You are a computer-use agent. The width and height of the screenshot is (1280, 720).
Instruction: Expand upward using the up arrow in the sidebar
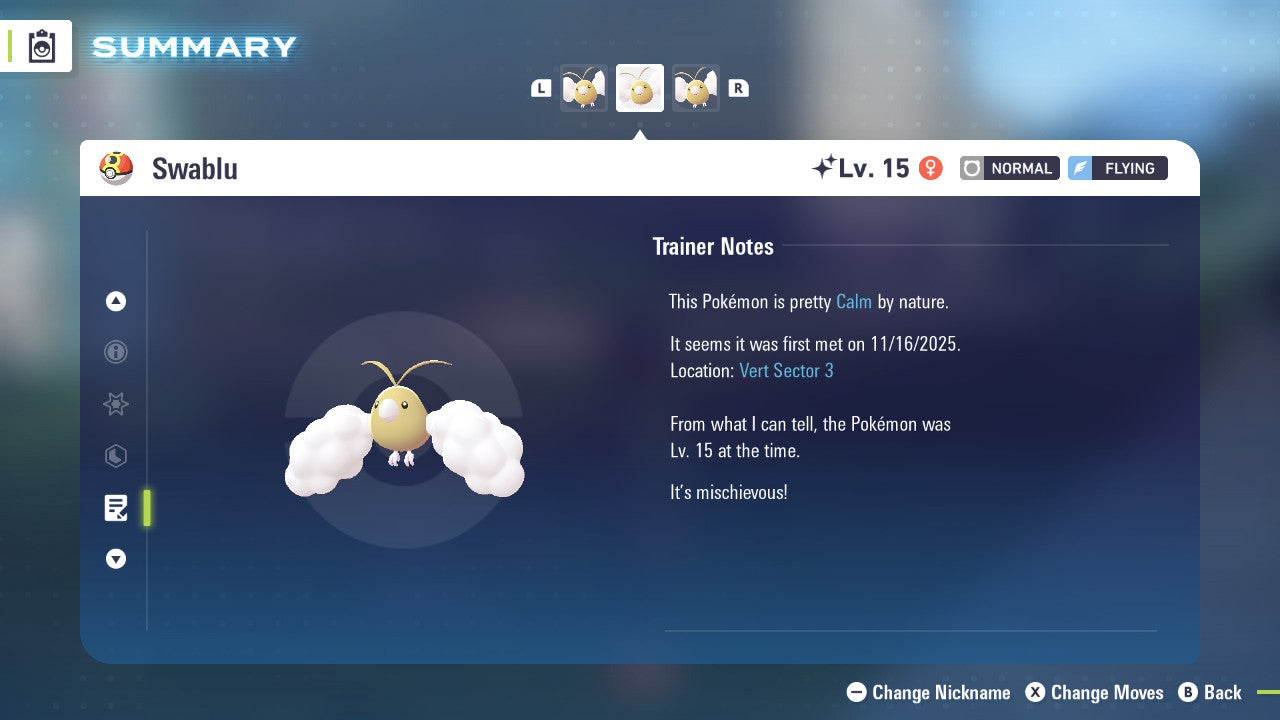point(116,301)
